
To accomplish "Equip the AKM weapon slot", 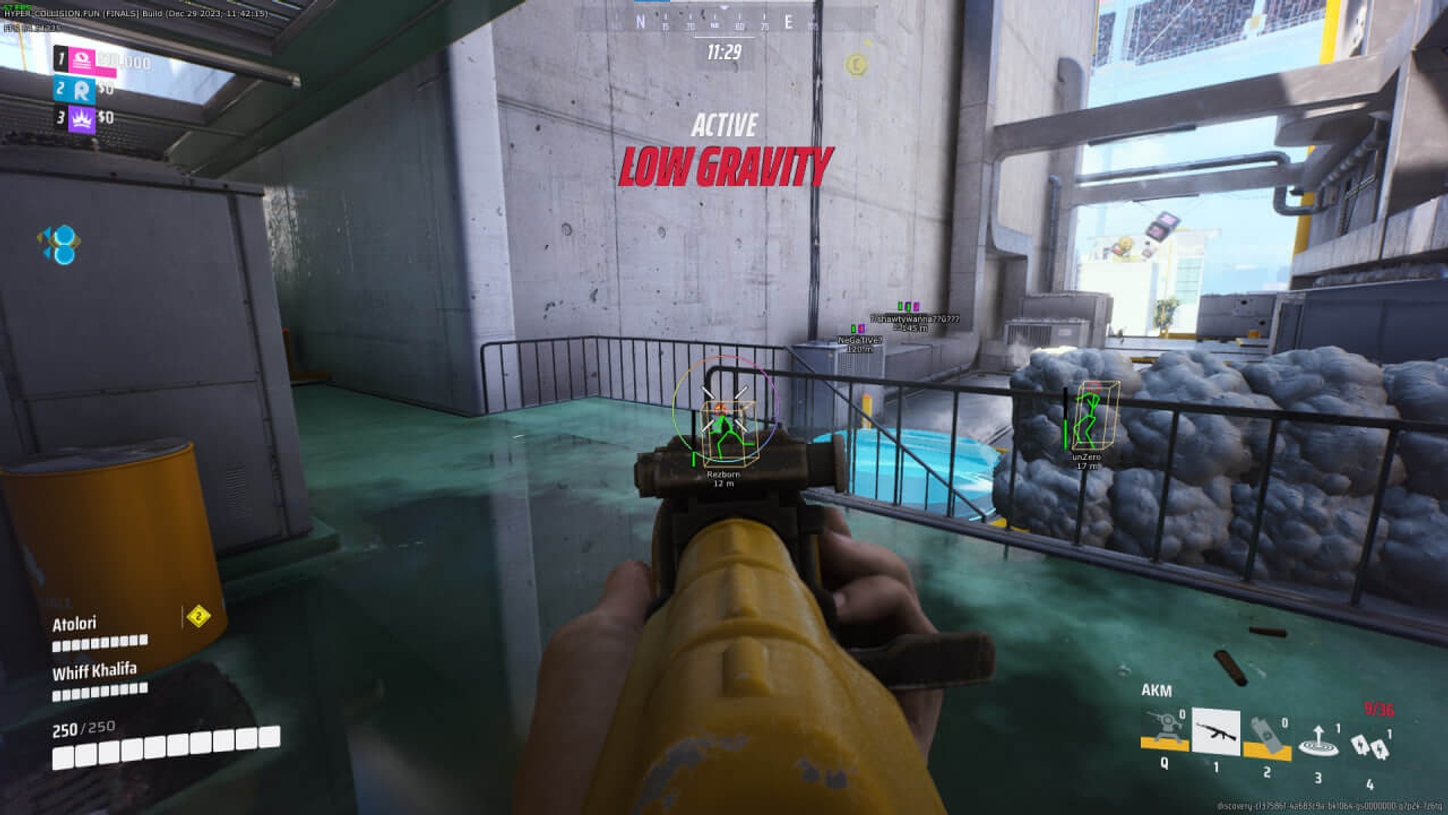I will (1216, 733).
